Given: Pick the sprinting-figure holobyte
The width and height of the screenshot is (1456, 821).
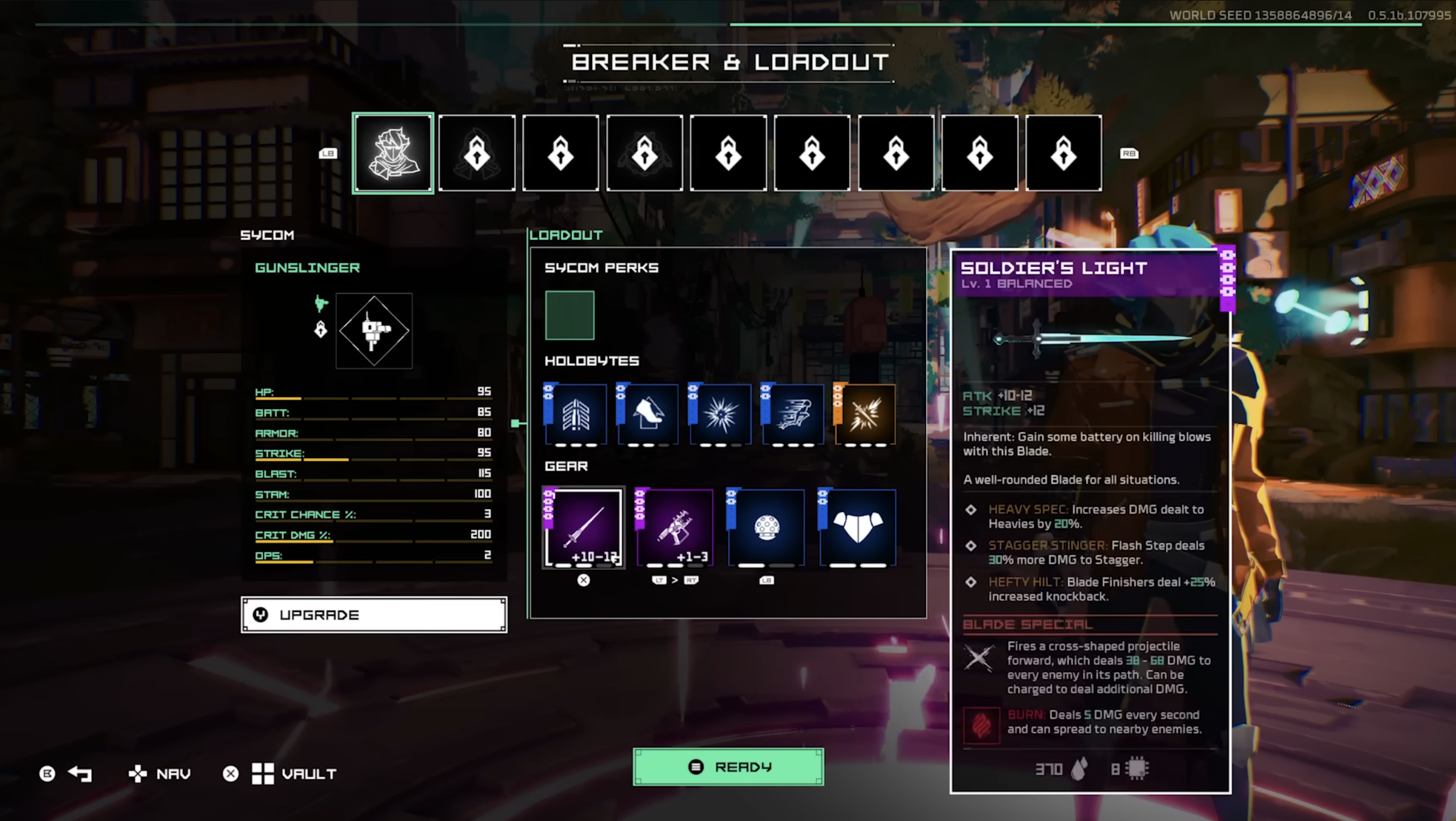Looking at the screenshot, I should click(x=793, y=414).
